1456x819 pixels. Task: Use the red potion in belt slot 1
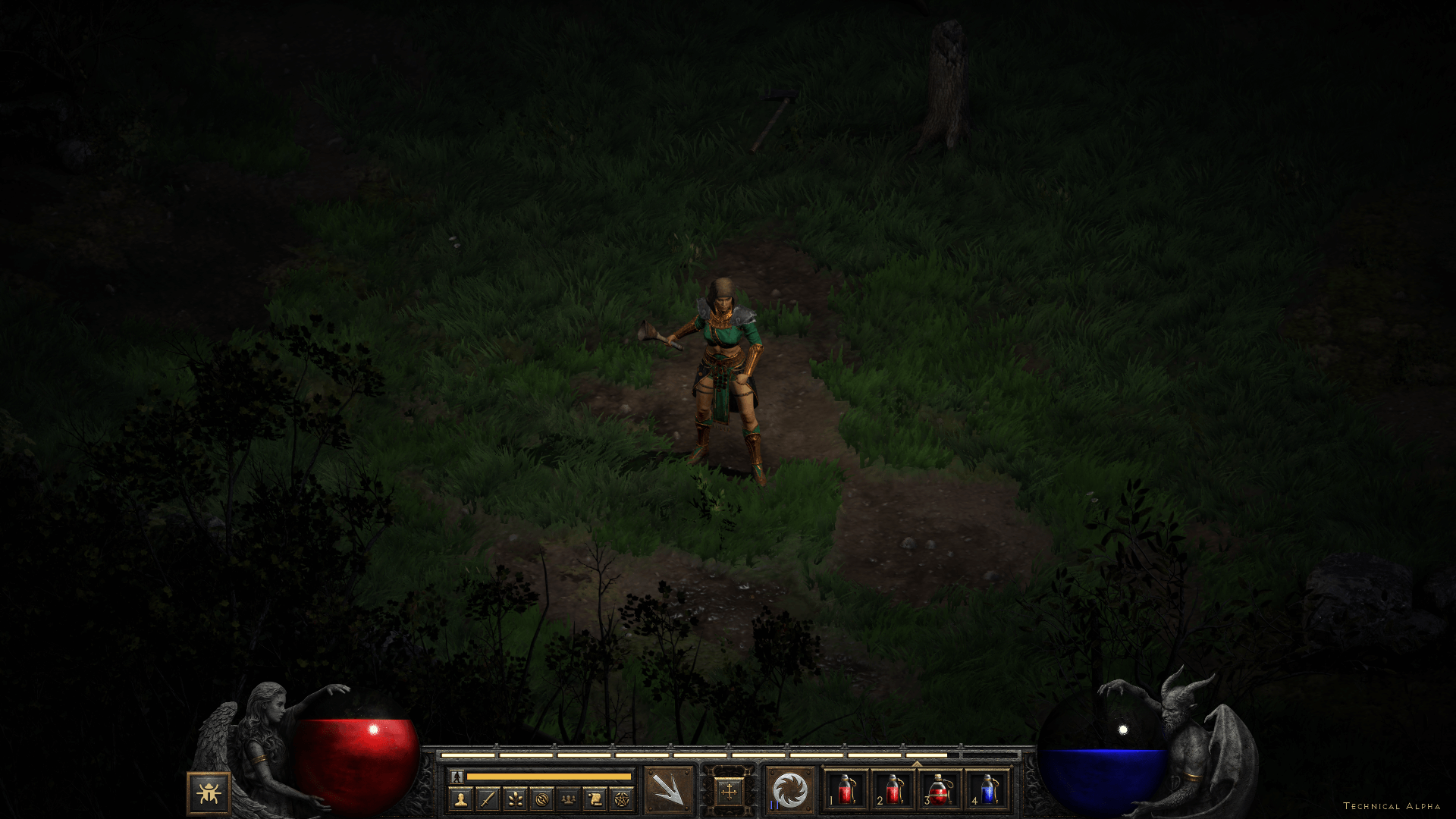(x=846, y=790)
